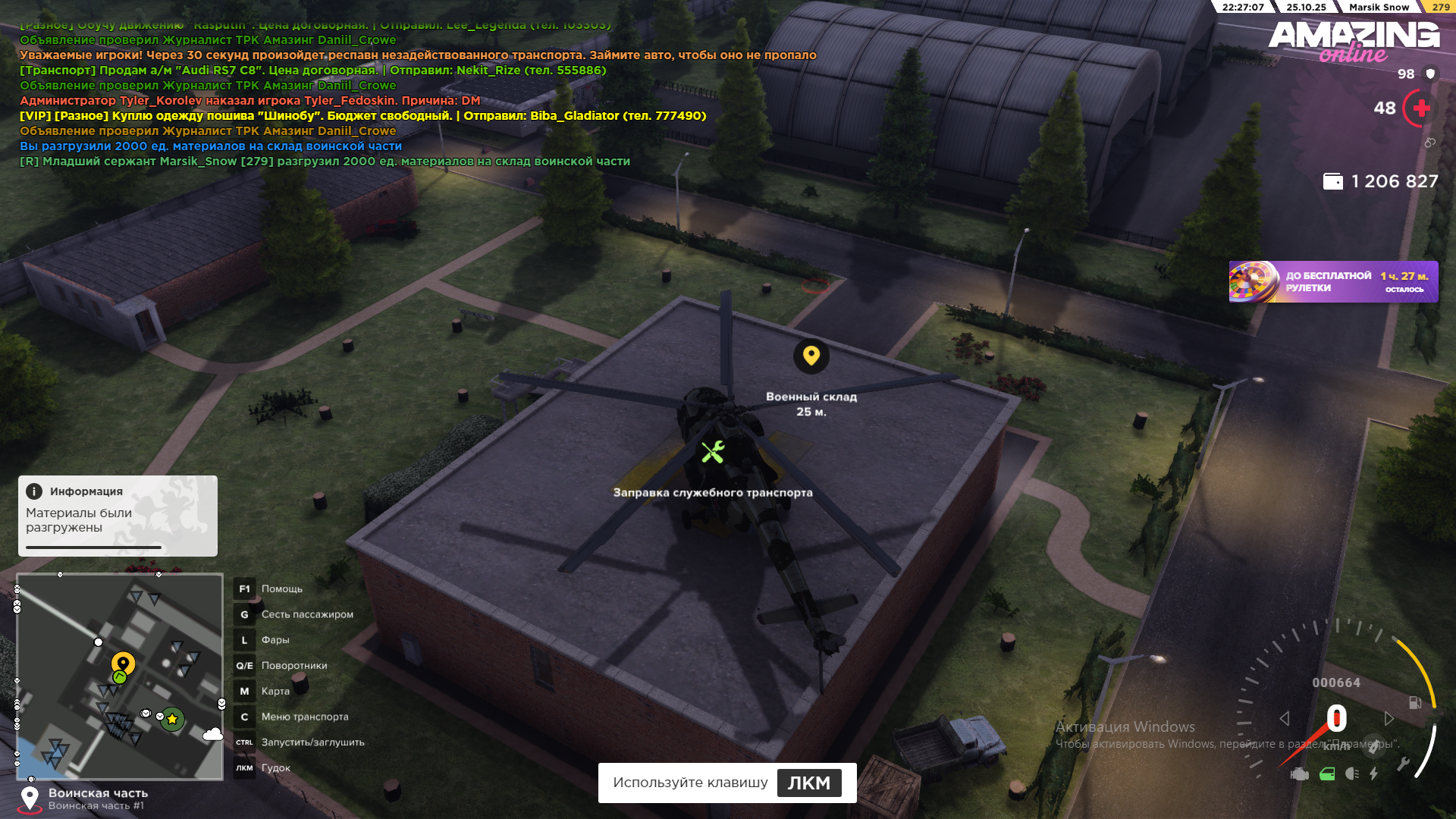Click the minimap
The height and width of the screenshot is (819, 1456).
[x=120, y=676]
